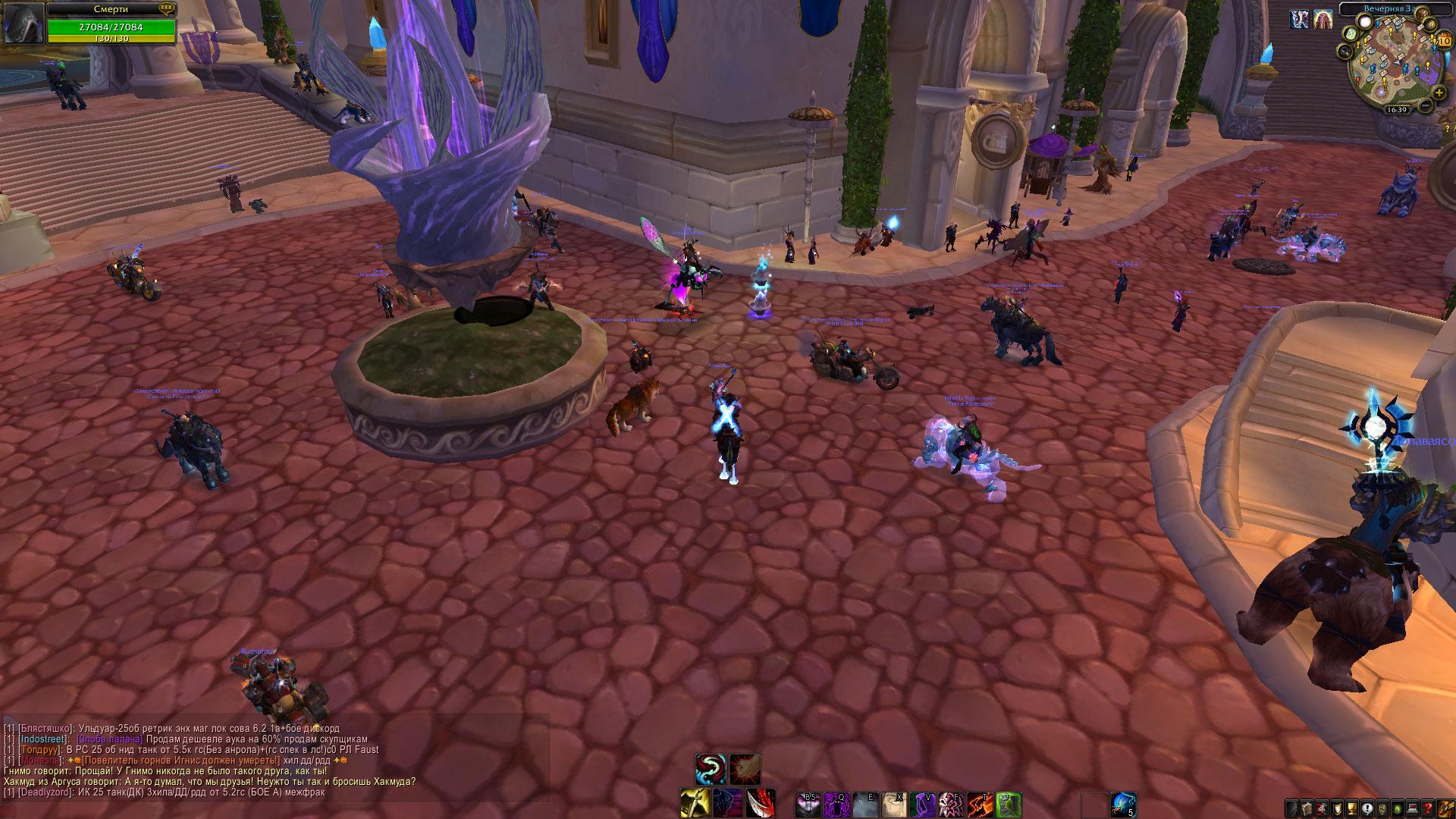Open the calendar showing day 10
Image resolution: width=1456 pixels, height=819 pixels.
1444,40
